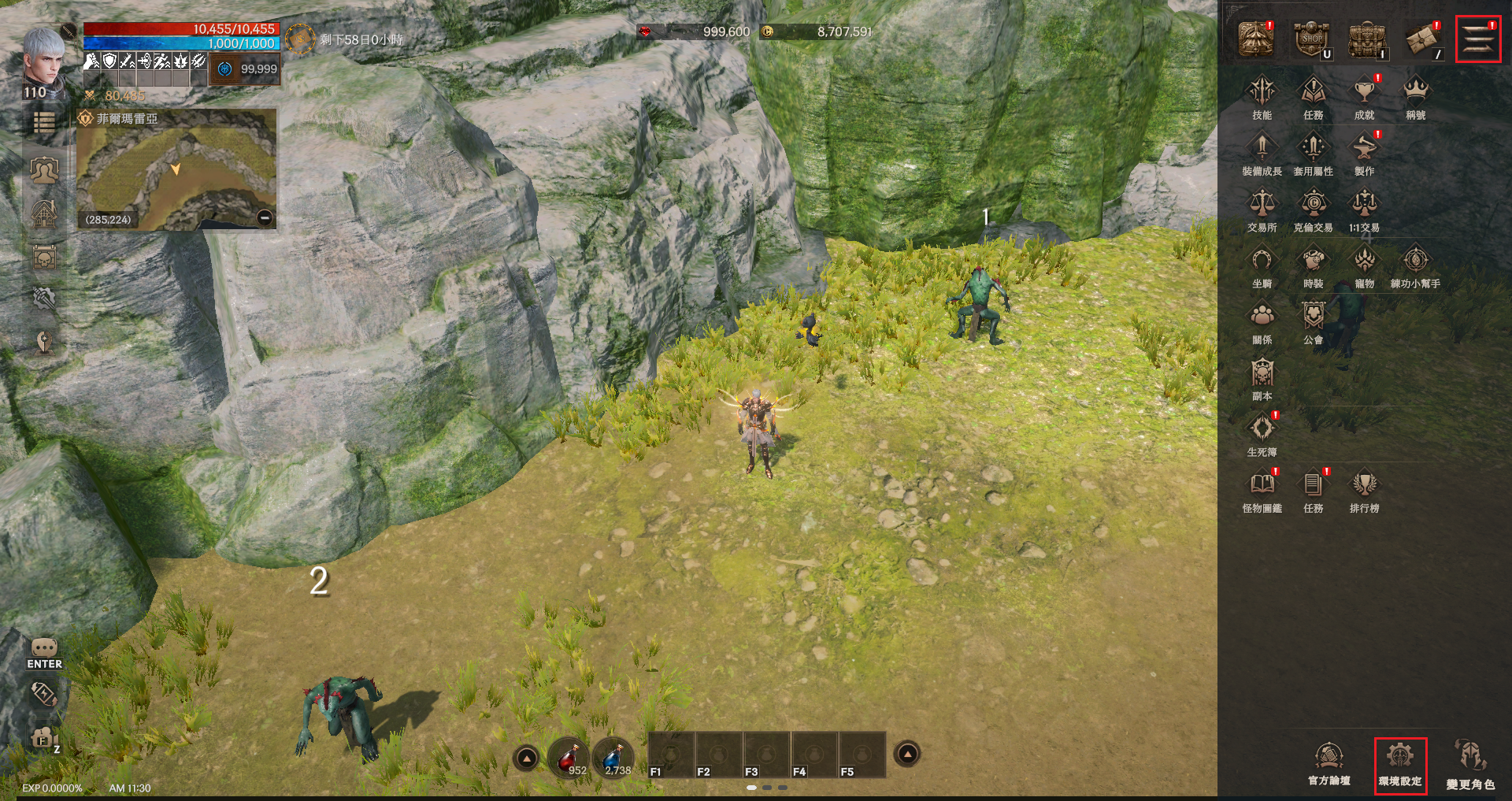Open the mail envelope icon
Image resolution: width=1512 pixels, height=801 pixels.
[x=1423, y=39]
